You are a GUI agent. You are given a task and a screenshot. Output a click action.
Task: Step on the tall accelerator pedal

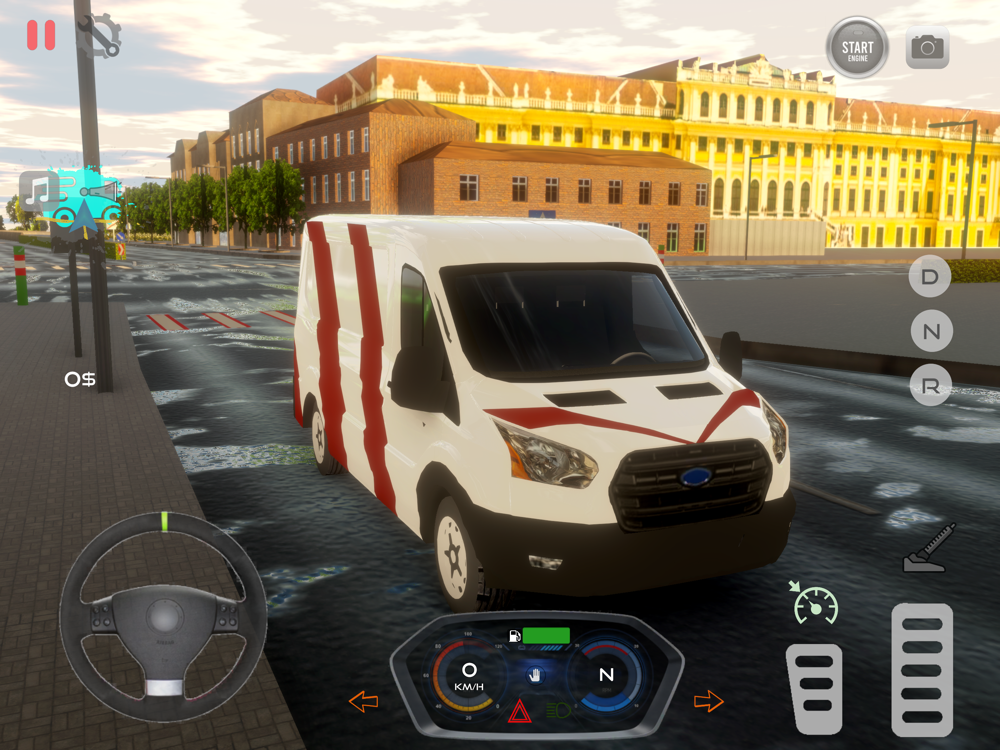[921, 669]
